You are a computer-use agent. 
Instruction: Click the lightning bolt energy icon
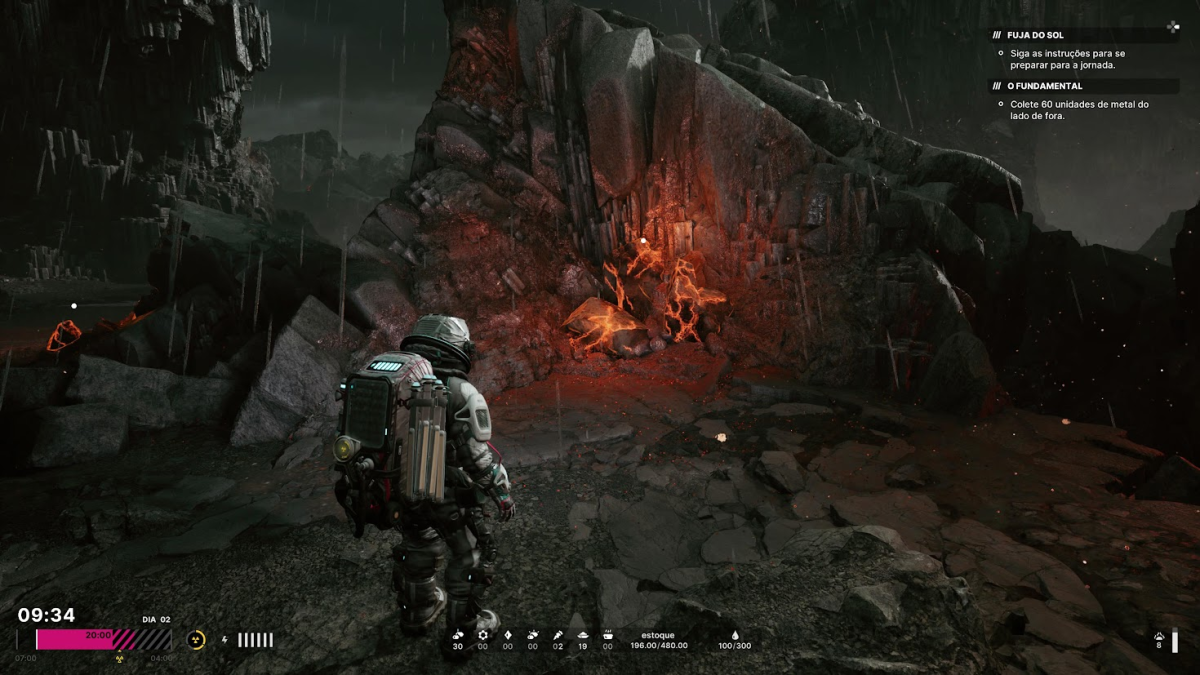(x=224, y=640)
